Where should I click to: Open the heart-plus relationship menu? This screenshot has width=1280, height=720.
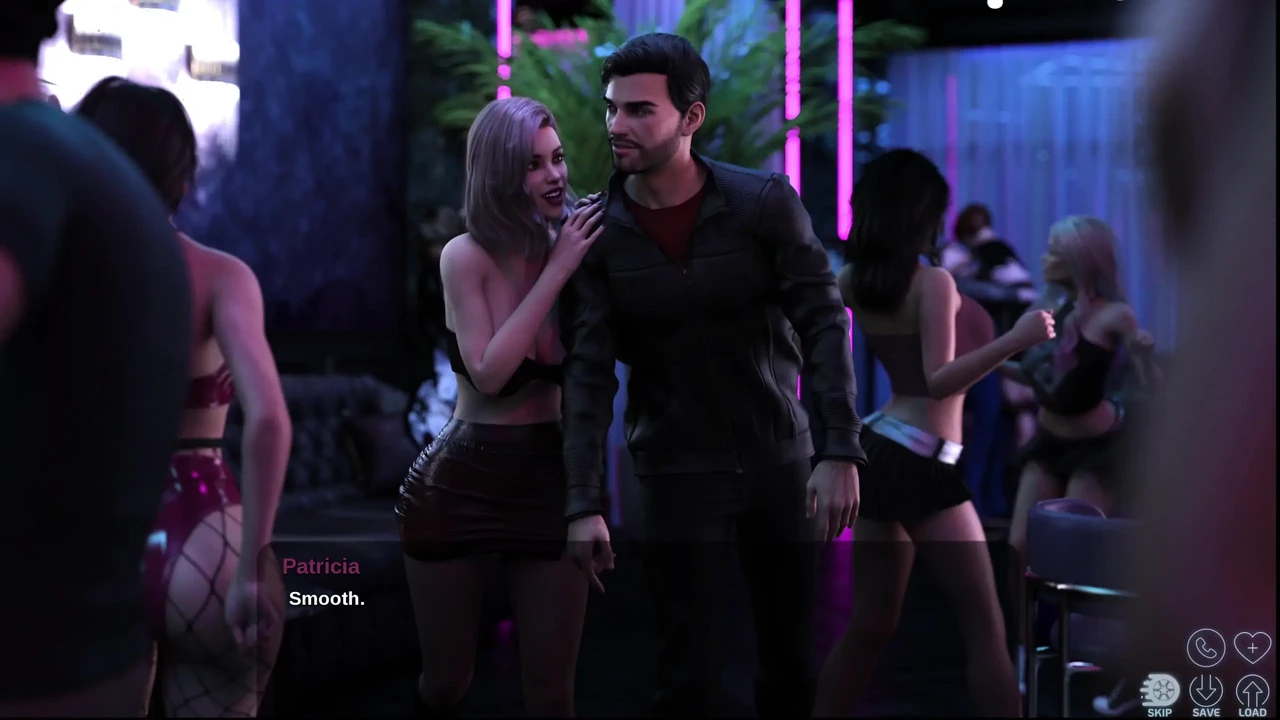pos(1252,647)
